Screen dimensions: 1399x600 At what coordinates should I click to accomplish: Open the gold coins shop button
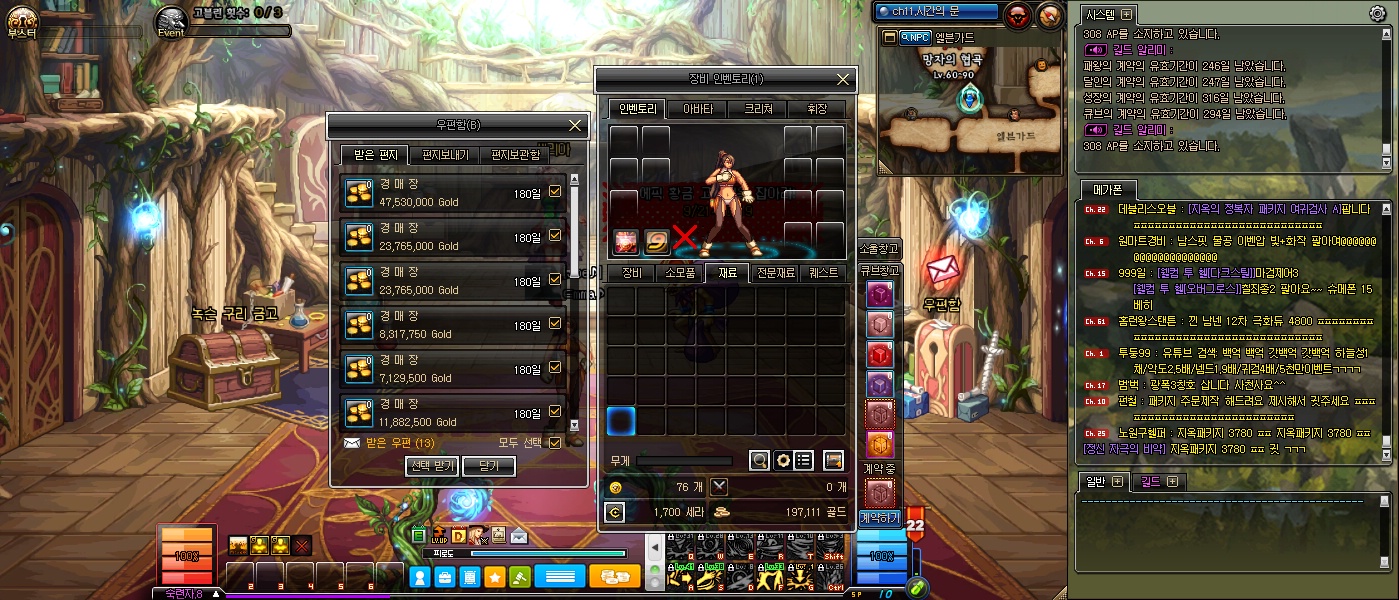615,577
